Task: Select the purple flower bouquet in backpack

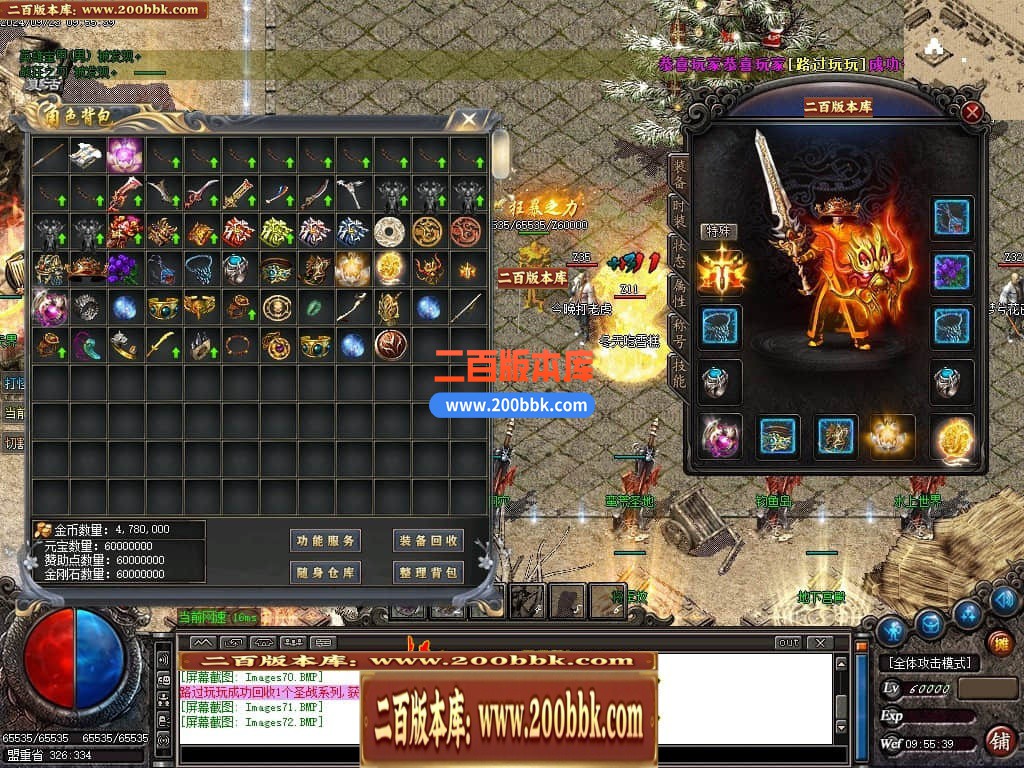Action: [125, 270]
